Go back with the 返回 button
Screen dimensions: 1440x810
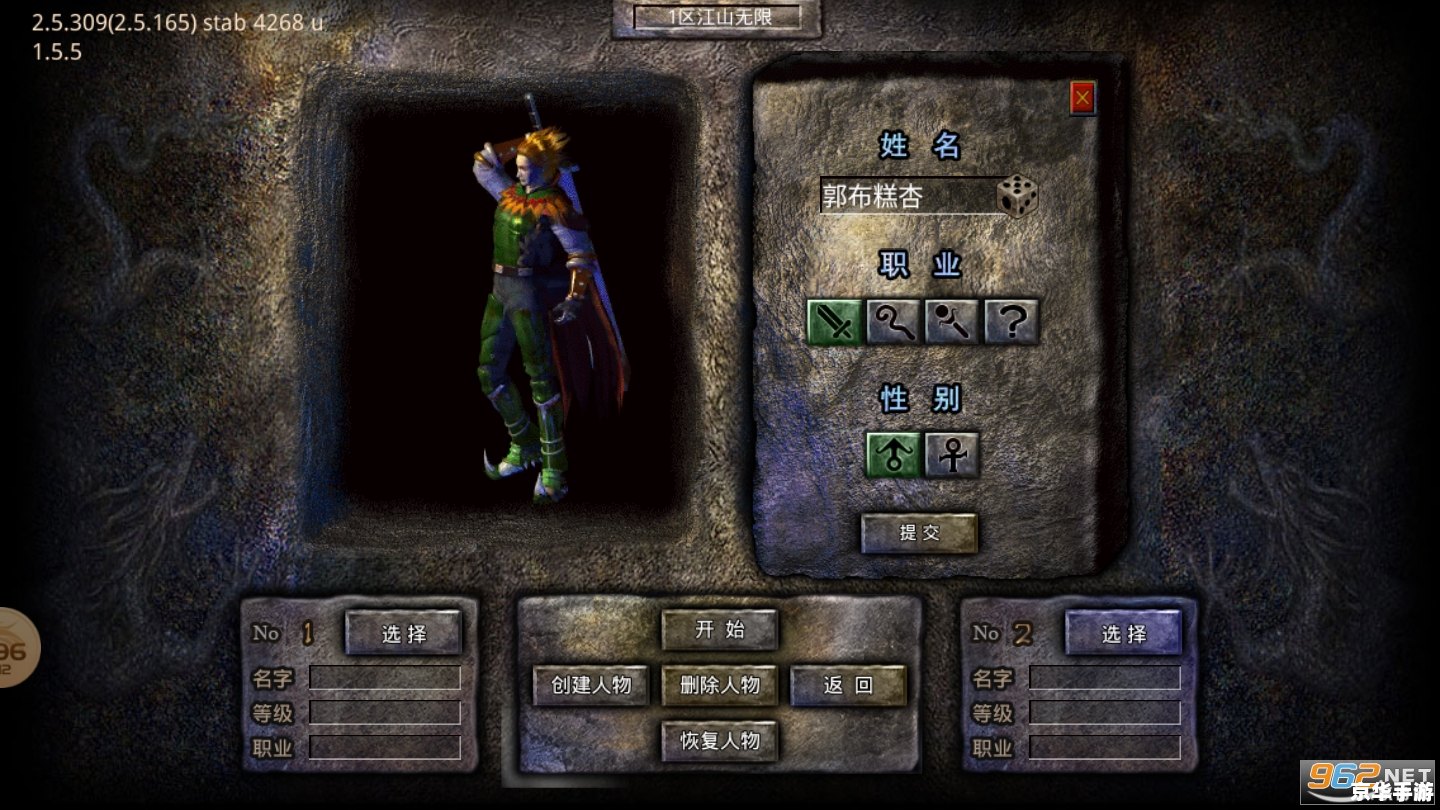pyautogui.click(x=848, y=685)
